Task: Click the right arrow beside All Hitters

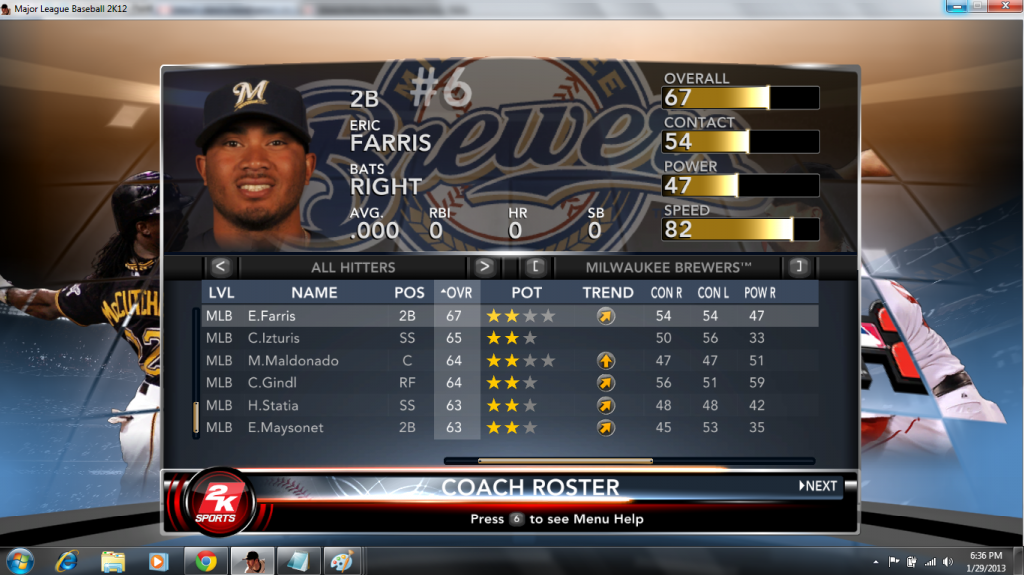Action: coord(484,267)
